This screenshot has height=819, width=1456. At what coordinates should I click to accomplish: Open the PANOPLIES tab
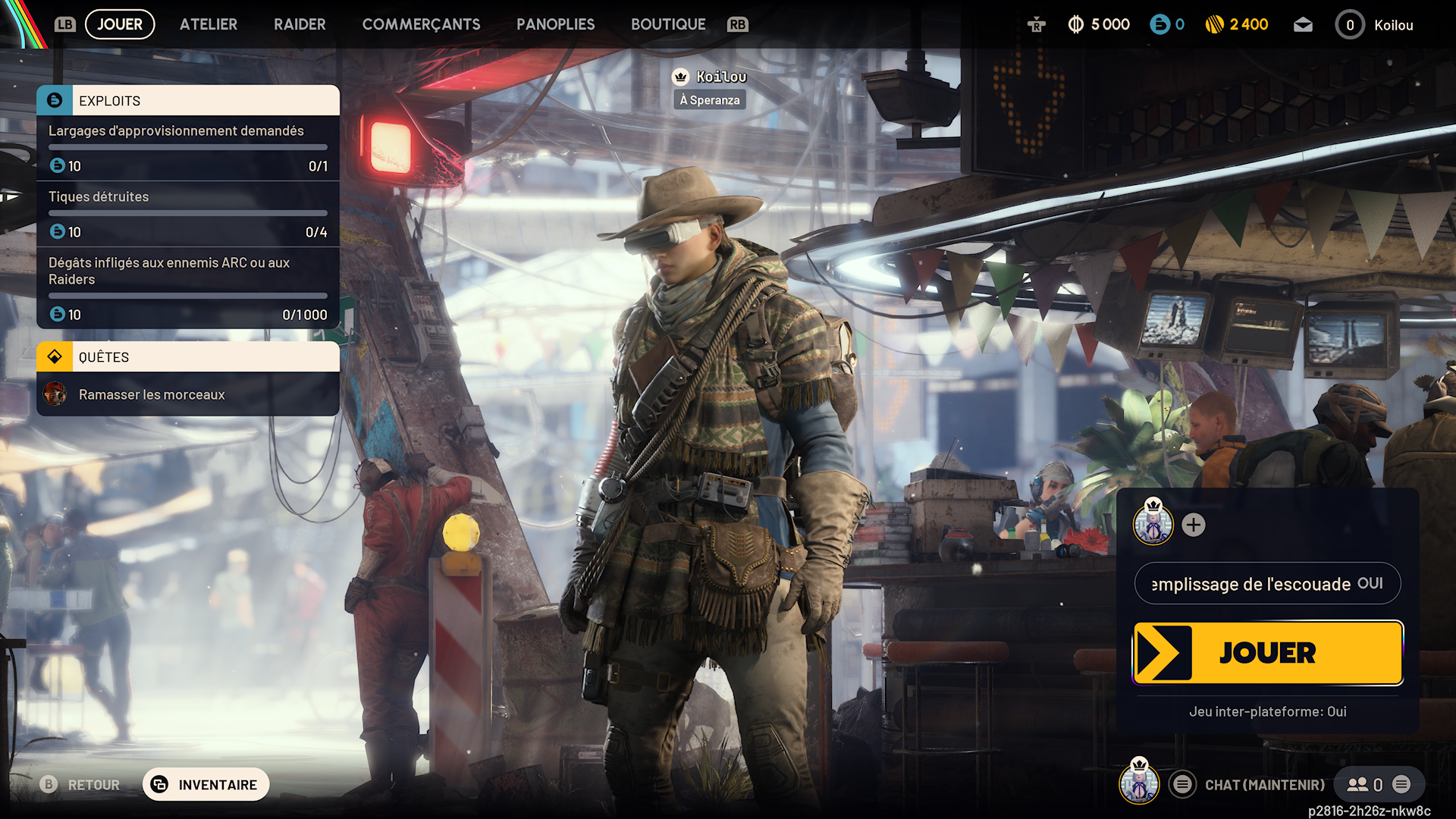coord(555,24)
